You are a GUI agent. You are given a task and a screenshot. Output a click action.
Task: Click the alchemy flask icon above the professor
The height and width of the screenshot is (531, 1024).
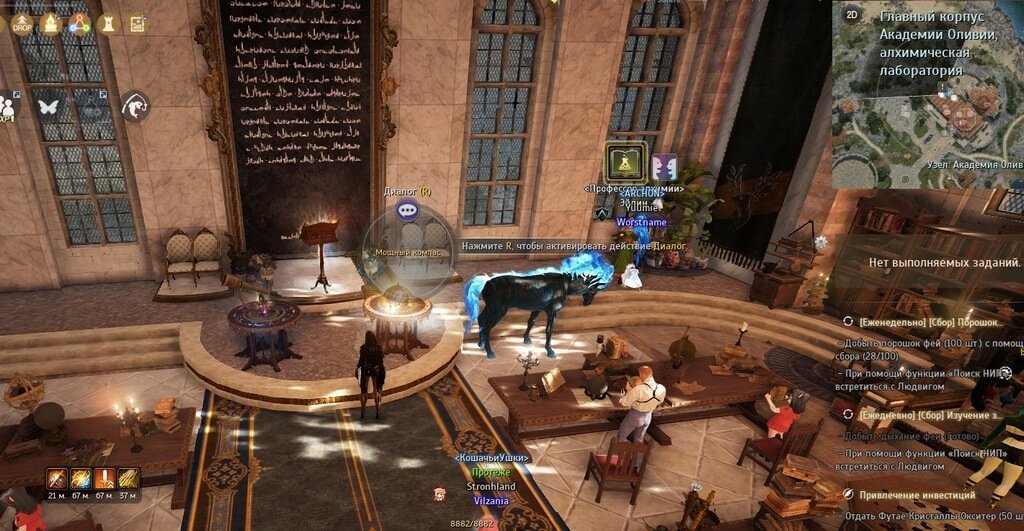(624, 162)
